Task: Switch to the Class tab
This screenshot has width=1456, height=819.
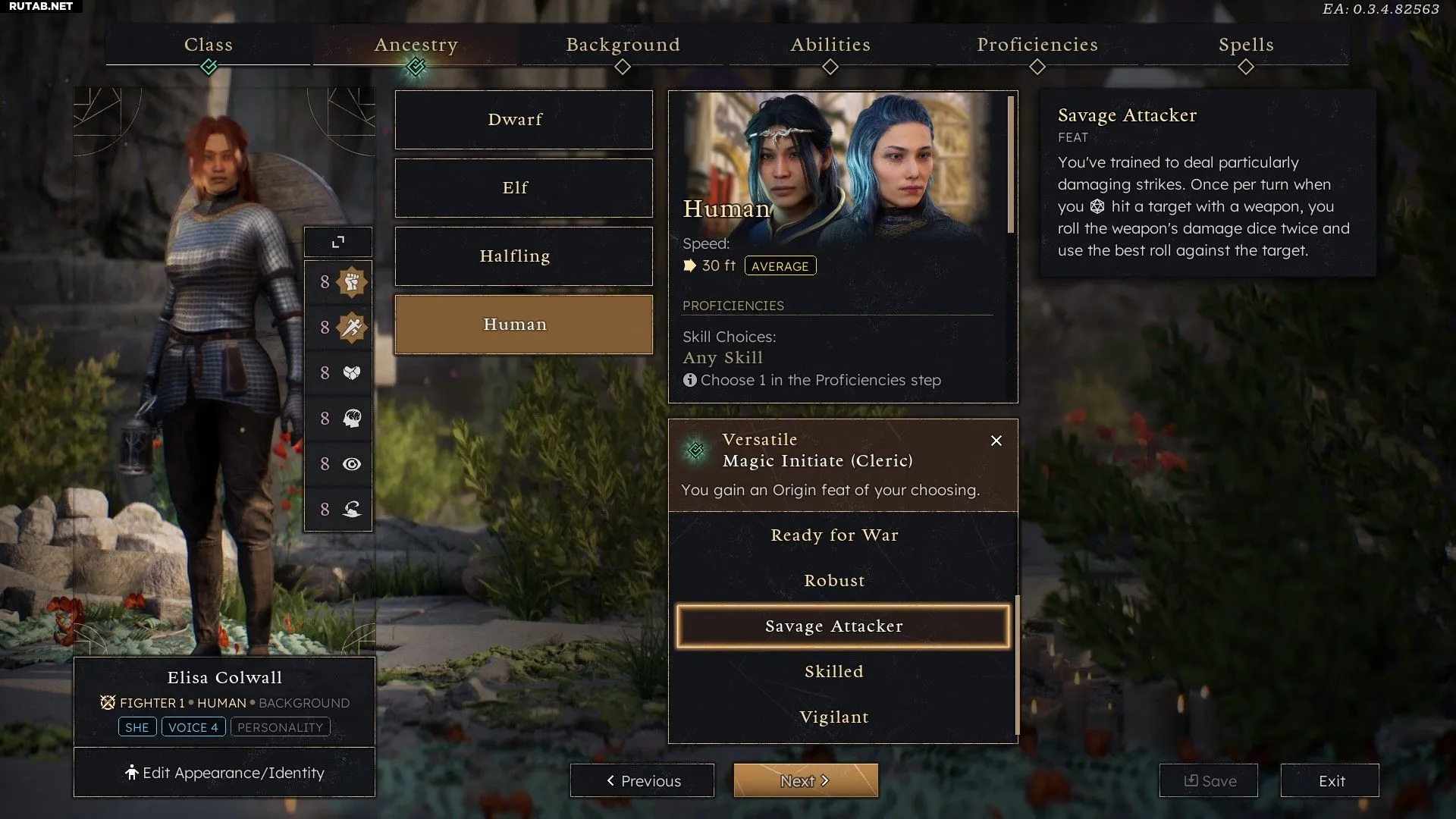Action: point(209,45)
